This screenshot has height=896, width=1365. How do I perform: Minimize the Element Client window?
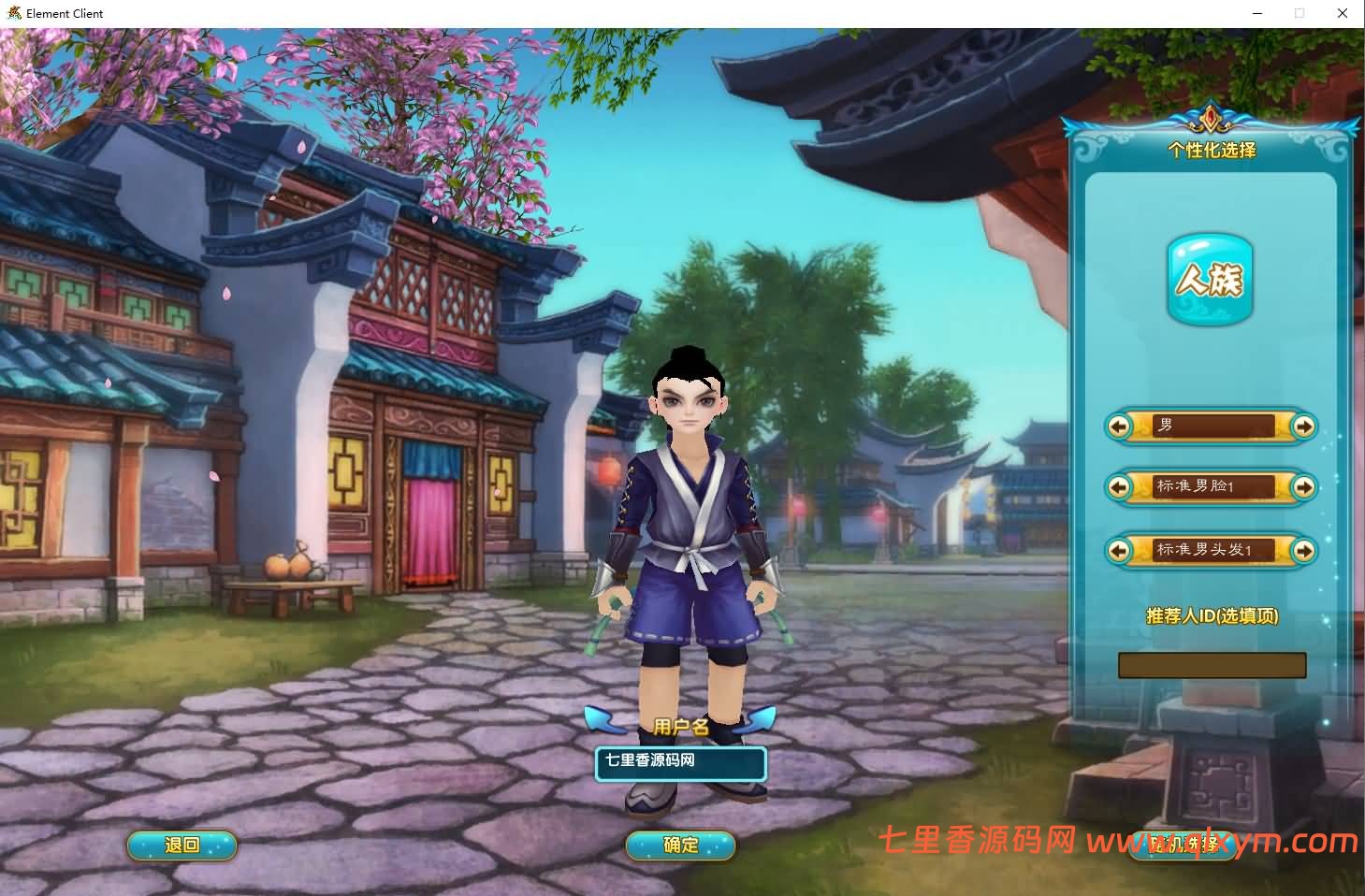pyautogui.click(x=1256, y=13)
